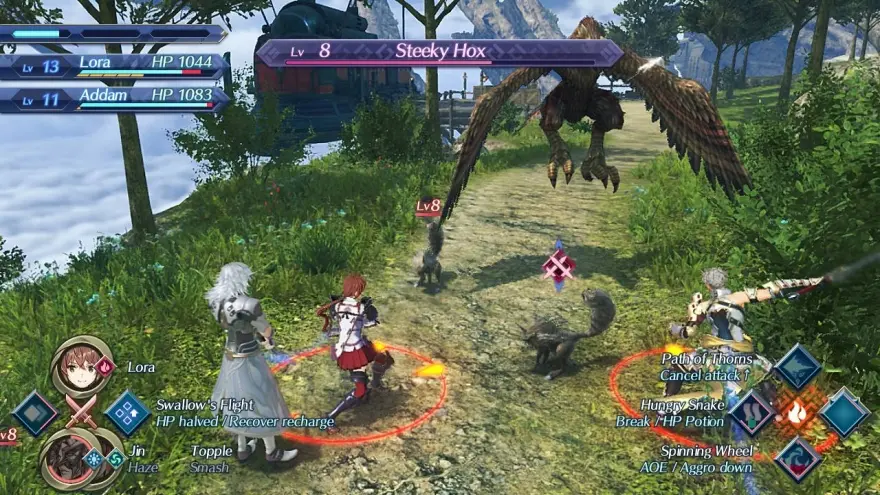Activate the diamond art icon left of the crossed swords
Viewport: 880px width, 495px height.
35,412
